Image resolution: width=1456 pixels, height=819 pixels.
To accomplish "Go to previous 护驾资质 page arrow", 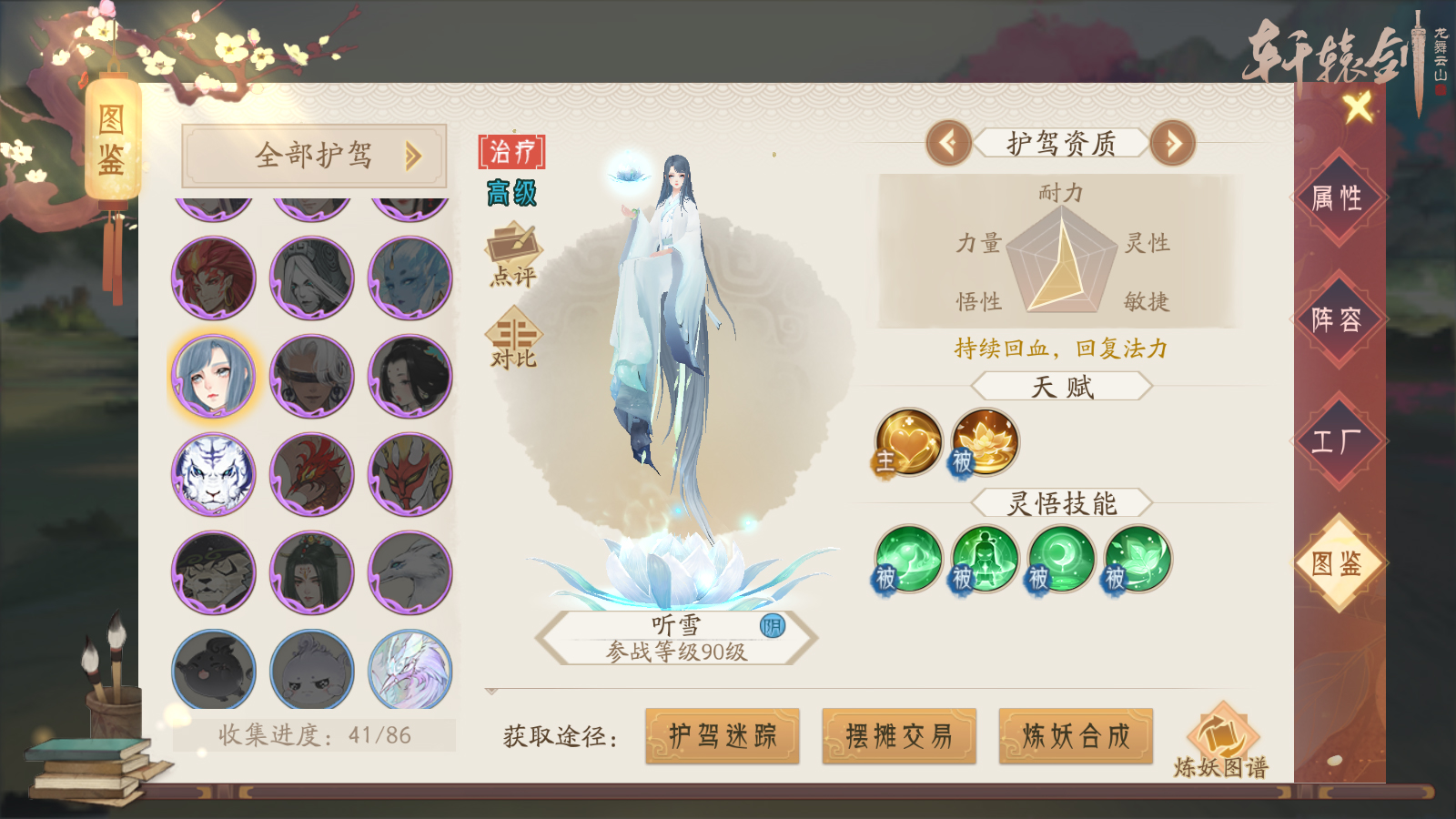I will click(948, 143).
